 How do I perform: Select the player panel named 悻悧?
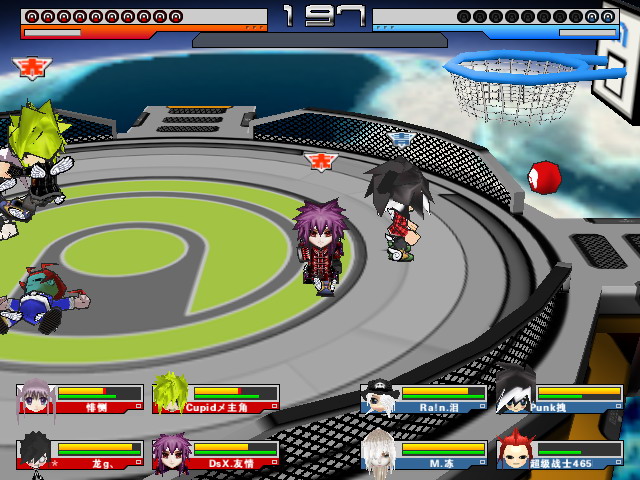tap(80, 397)
